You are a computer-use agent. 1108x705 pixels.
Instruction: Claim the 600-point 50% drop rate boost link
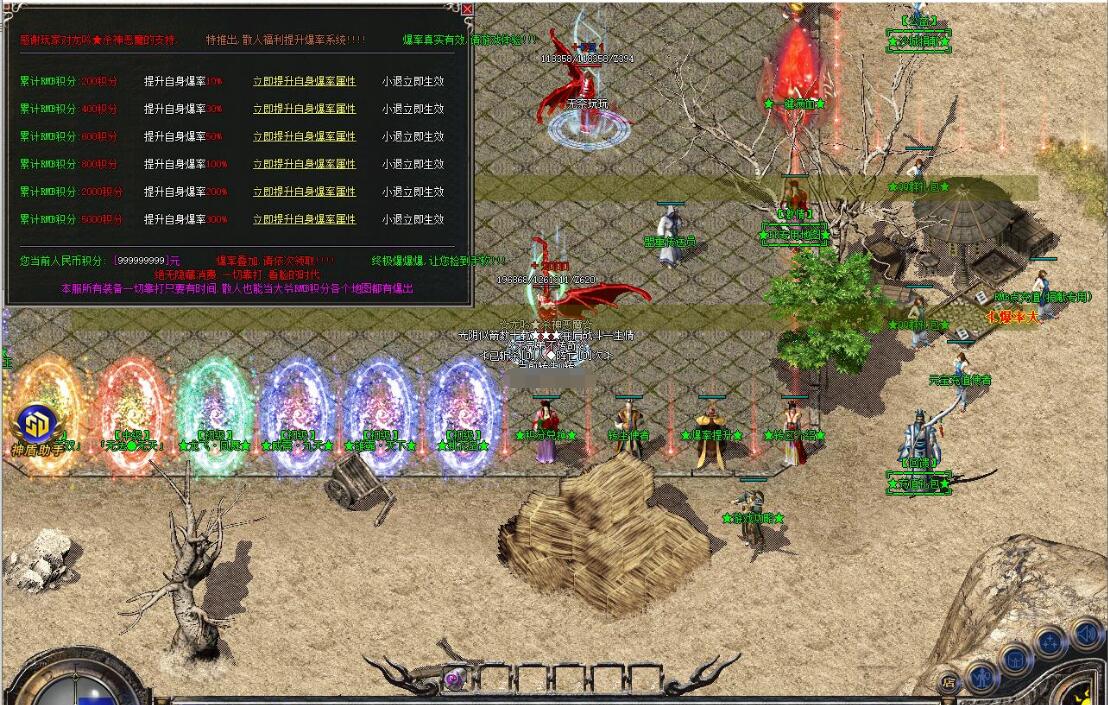pyautogui.click(x=304, y=137)
